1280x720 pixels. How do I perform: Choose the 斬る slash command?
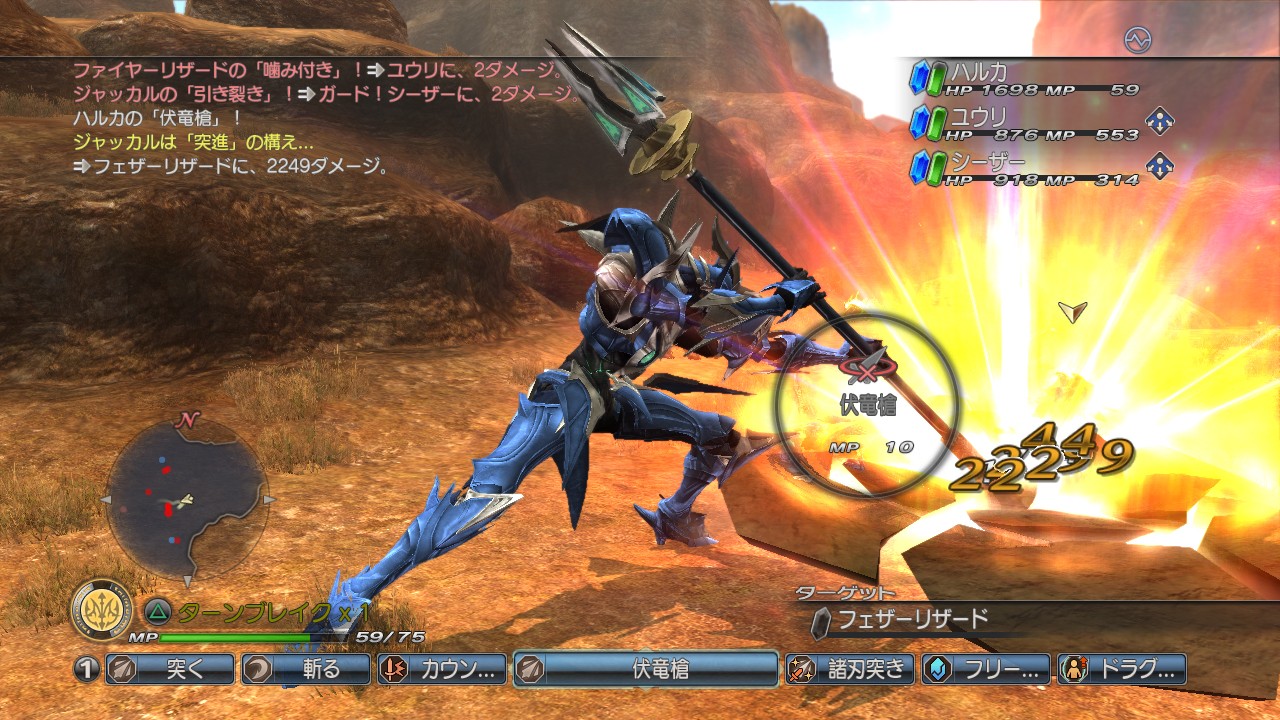(x=305, y=669)
